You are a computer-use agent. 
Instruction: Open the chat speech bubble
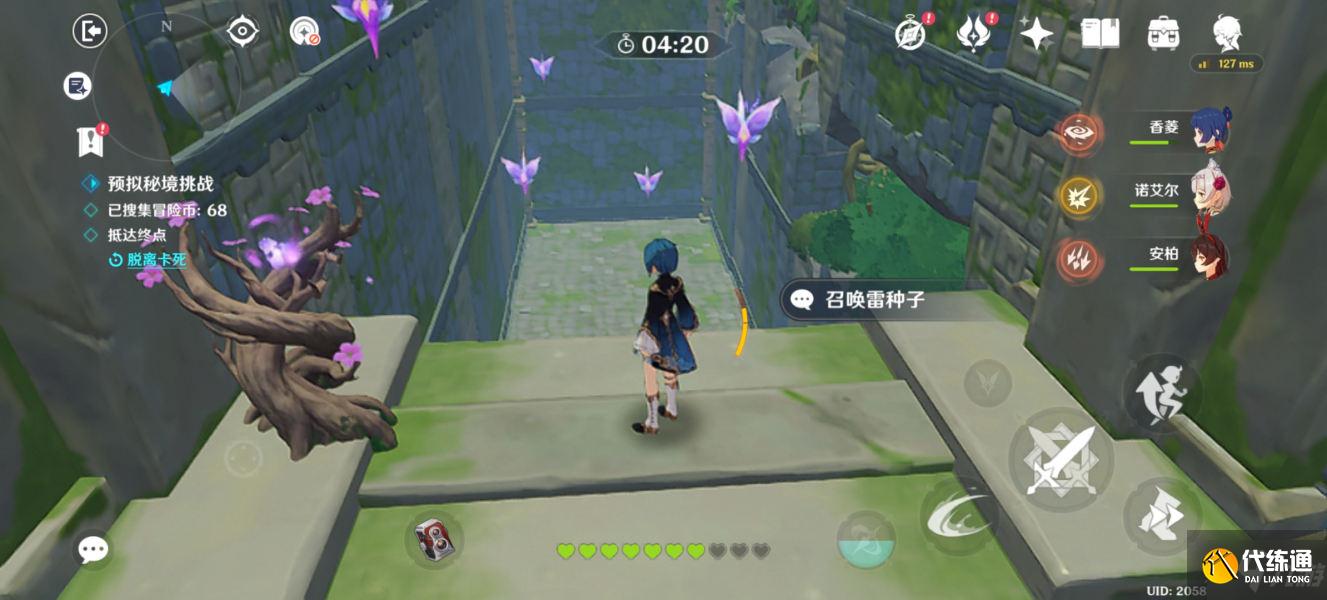(94, 548)
